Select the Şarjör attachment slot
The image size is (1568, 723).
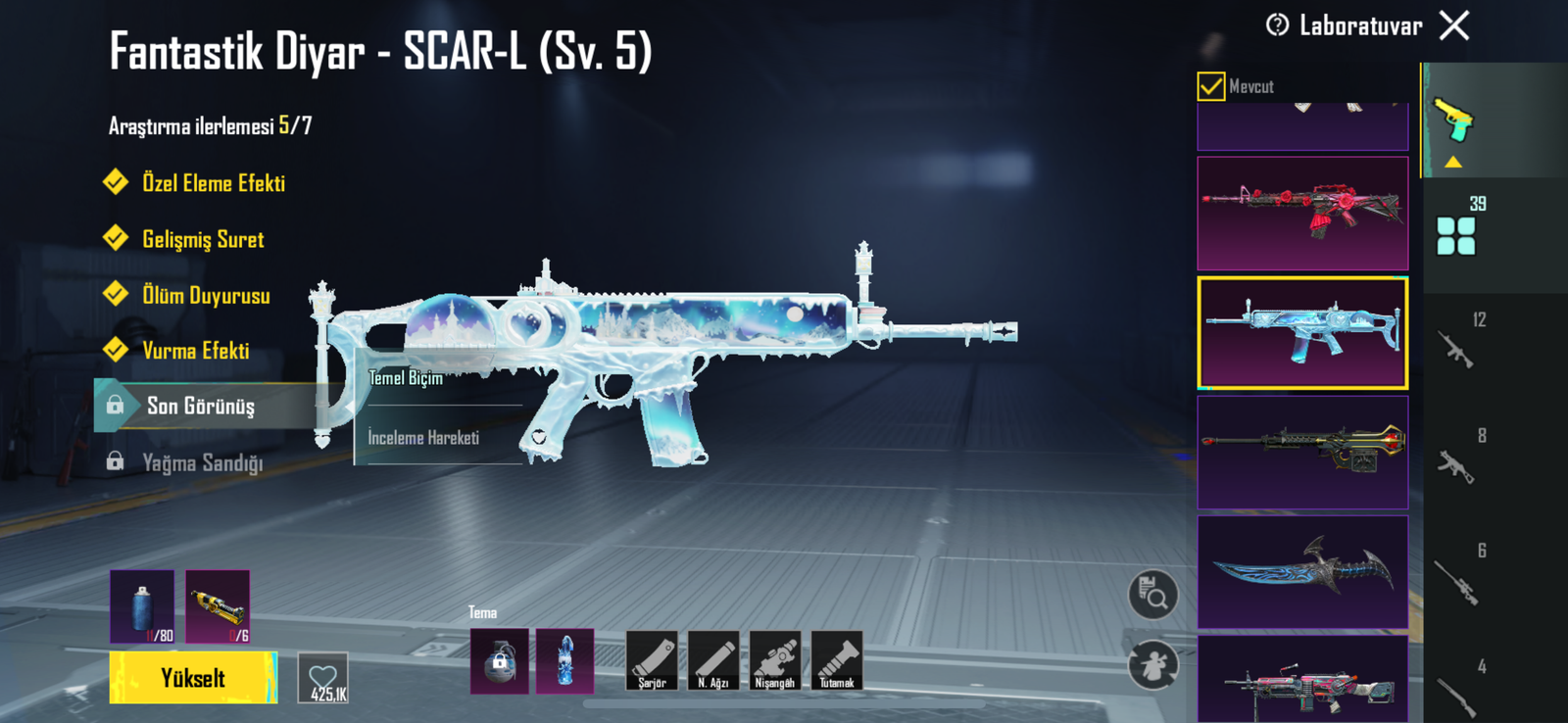click(652, 660)
